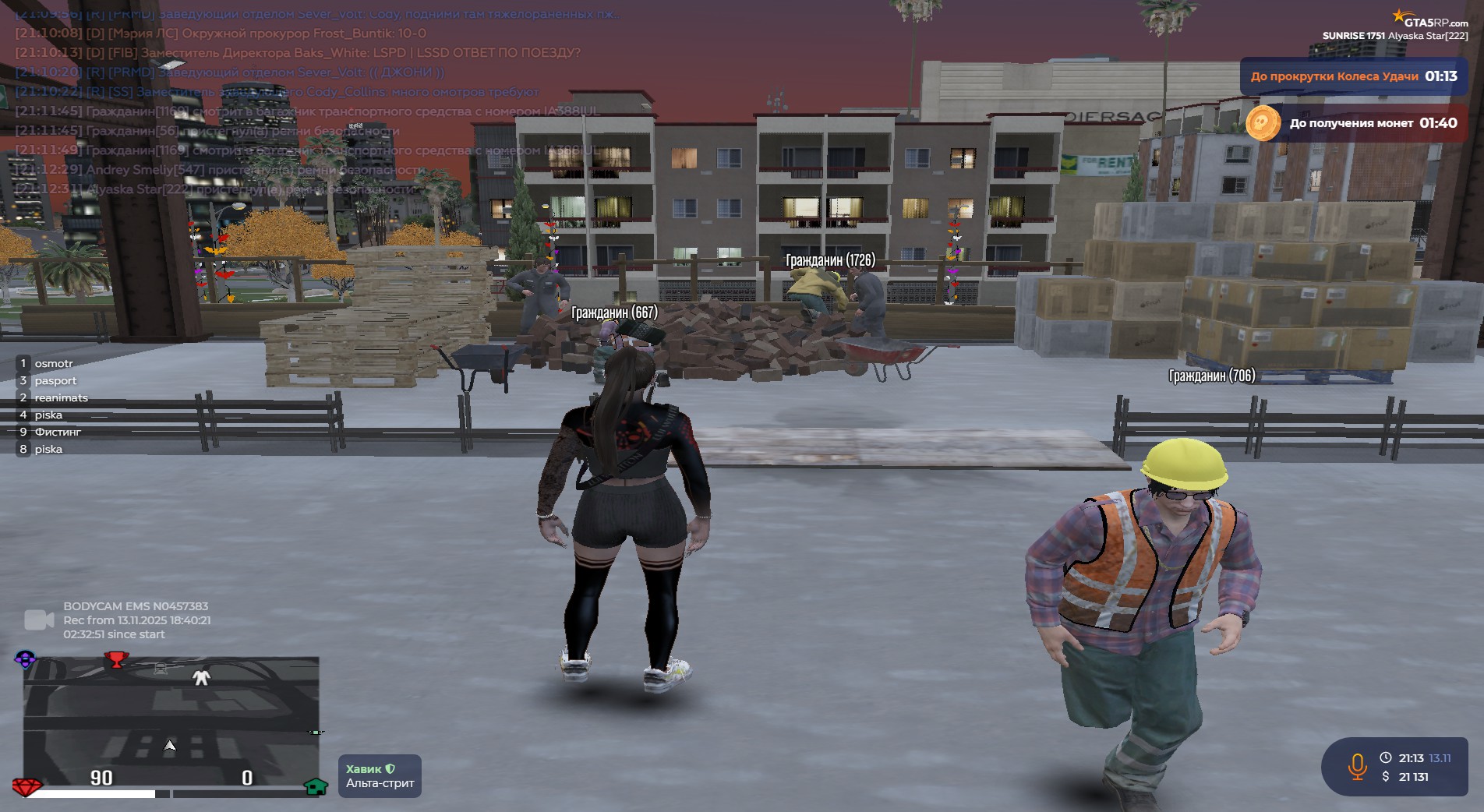This screenshot has height=812, width=1484.
Task: Click the bodycam camera icon
Action: [38, 620]
